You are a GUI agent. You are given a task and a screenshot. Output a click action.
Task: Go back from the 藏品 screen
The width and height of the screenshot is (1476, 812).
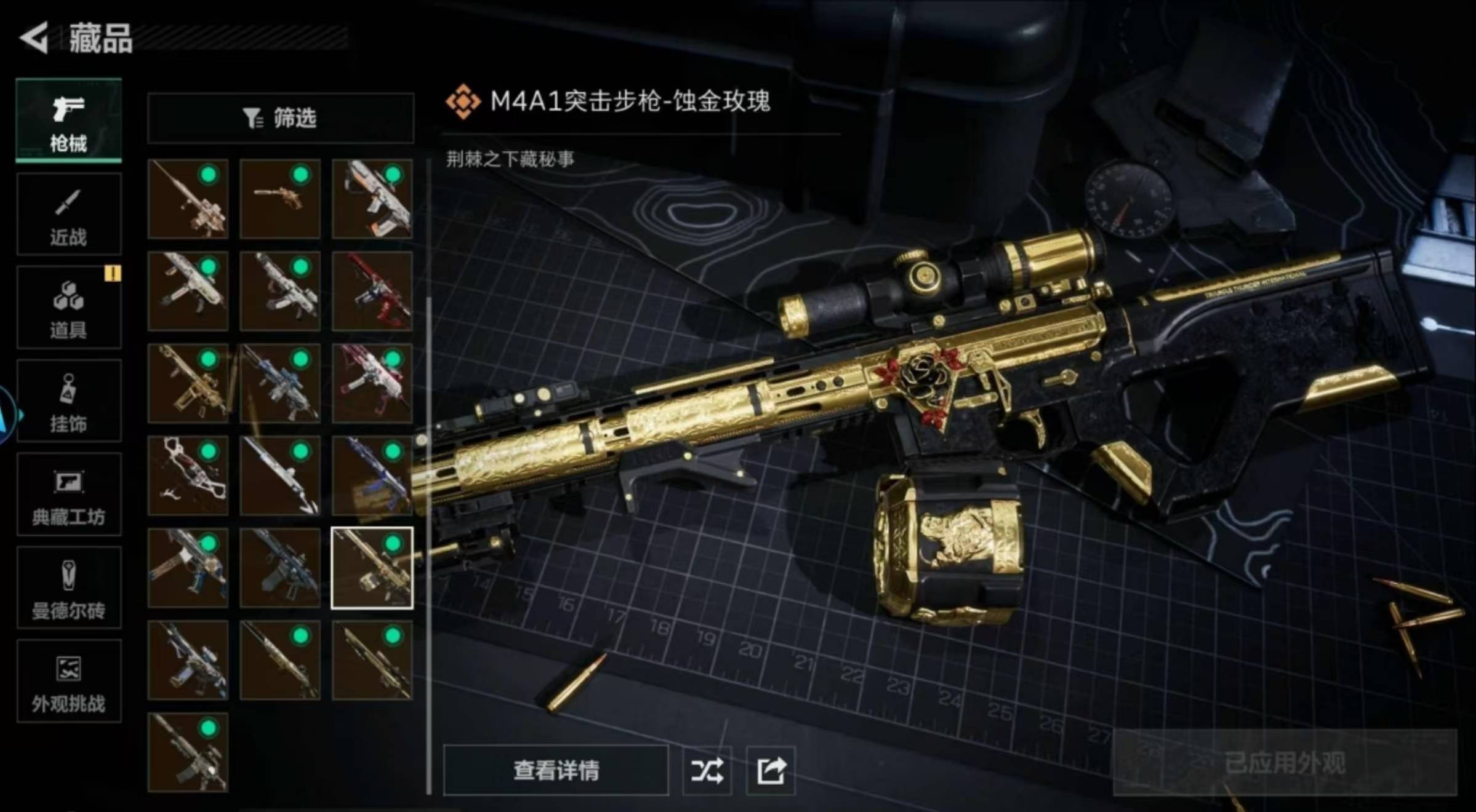click(x=34, y=38)
